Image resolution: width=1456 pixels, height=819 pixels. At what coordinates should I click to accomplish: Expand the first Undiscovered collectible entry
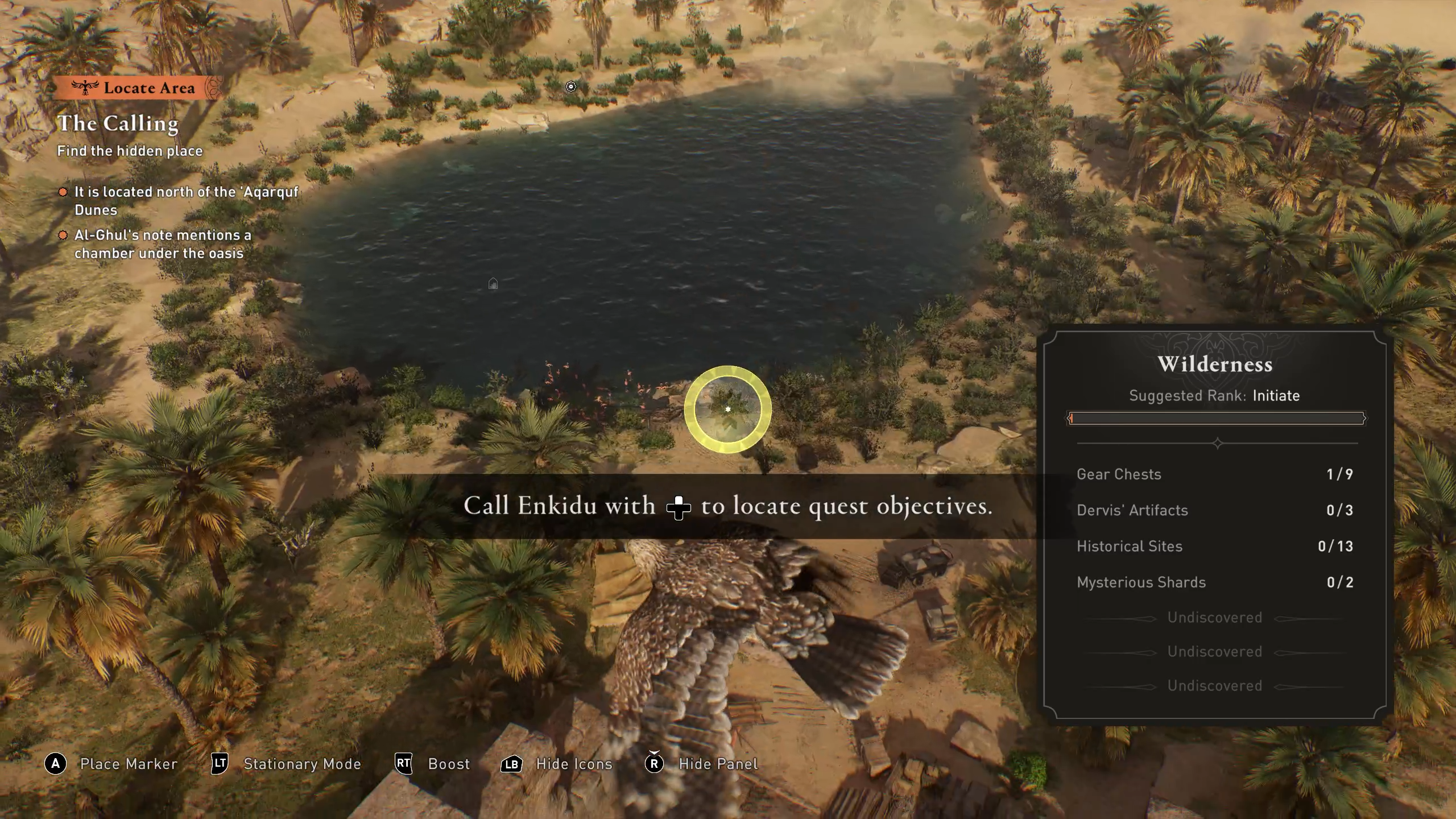tap(1217, 617)
